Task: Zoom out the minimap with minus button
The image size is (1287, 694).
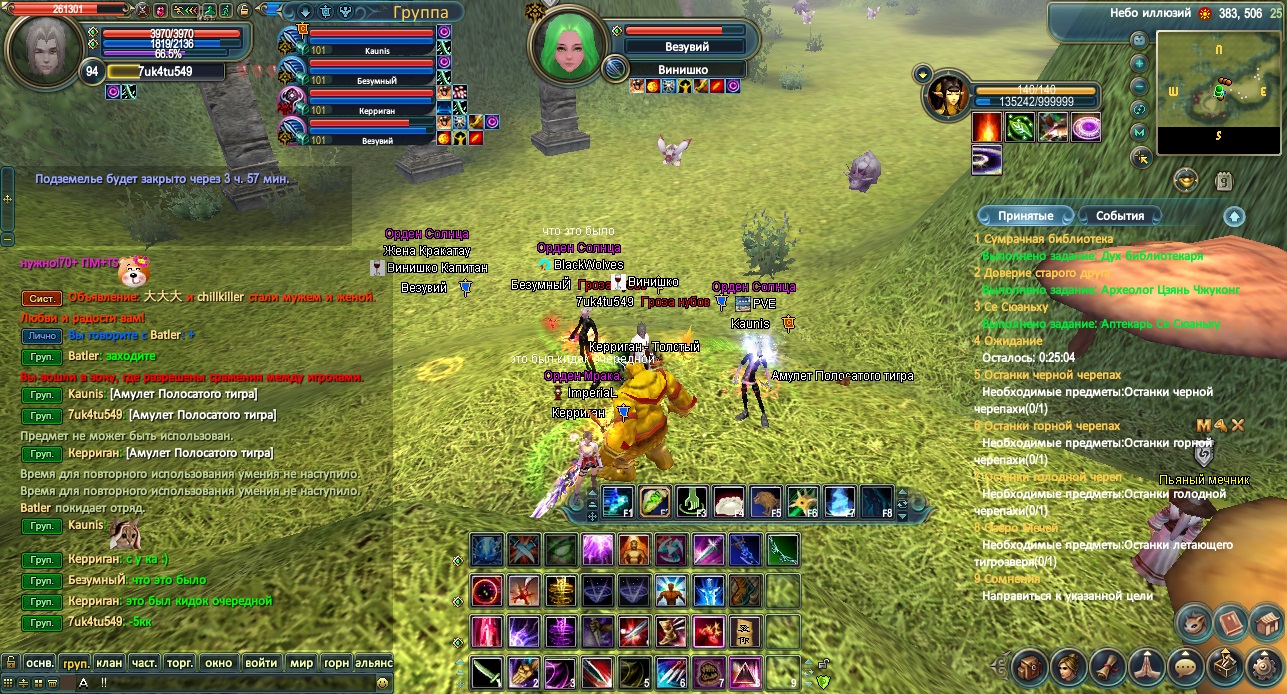Action: click(1139, 85)
